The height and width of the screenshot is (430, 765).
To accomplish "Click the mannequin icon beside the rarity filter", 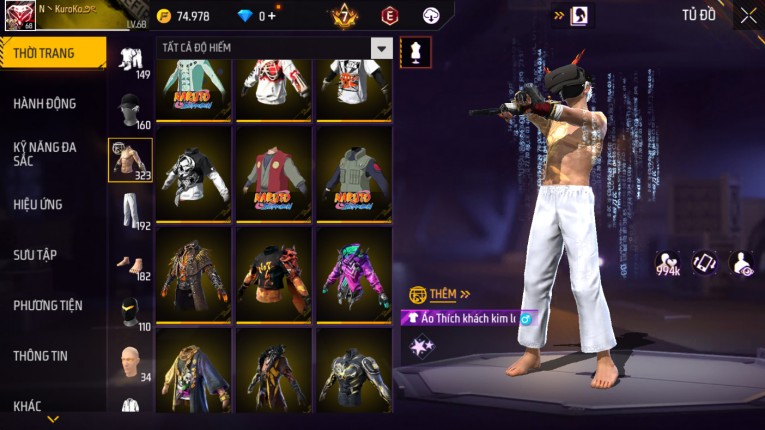I will click(415, 52).
